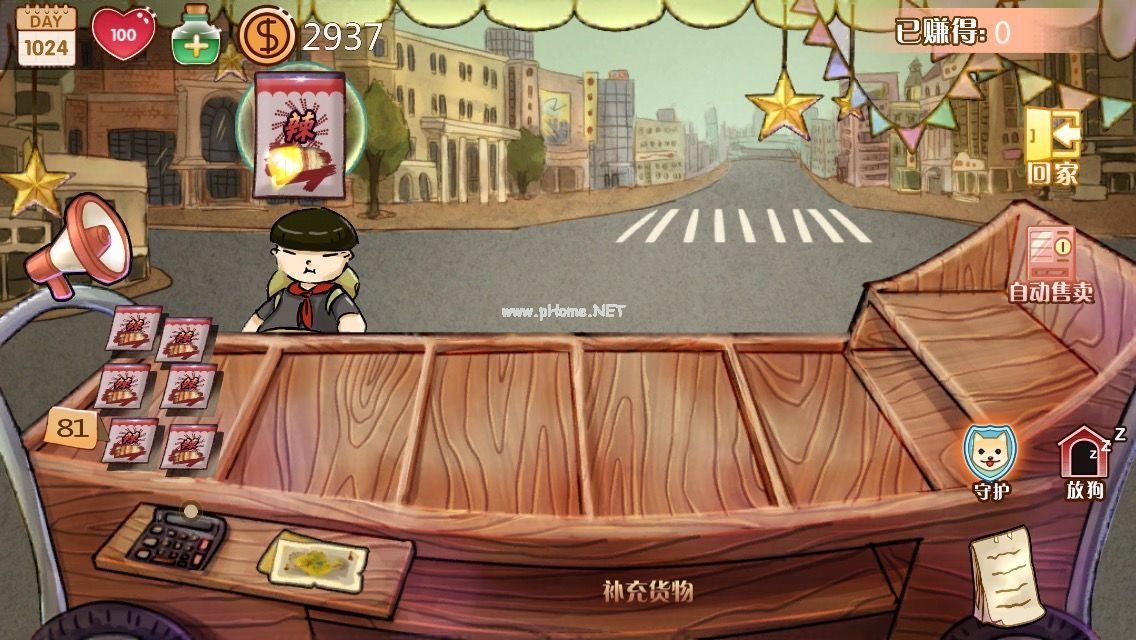The width and height of the screenshot is (1136, 640).
Task: Select 补充货物 to restock goods
Action: [648, 590]
